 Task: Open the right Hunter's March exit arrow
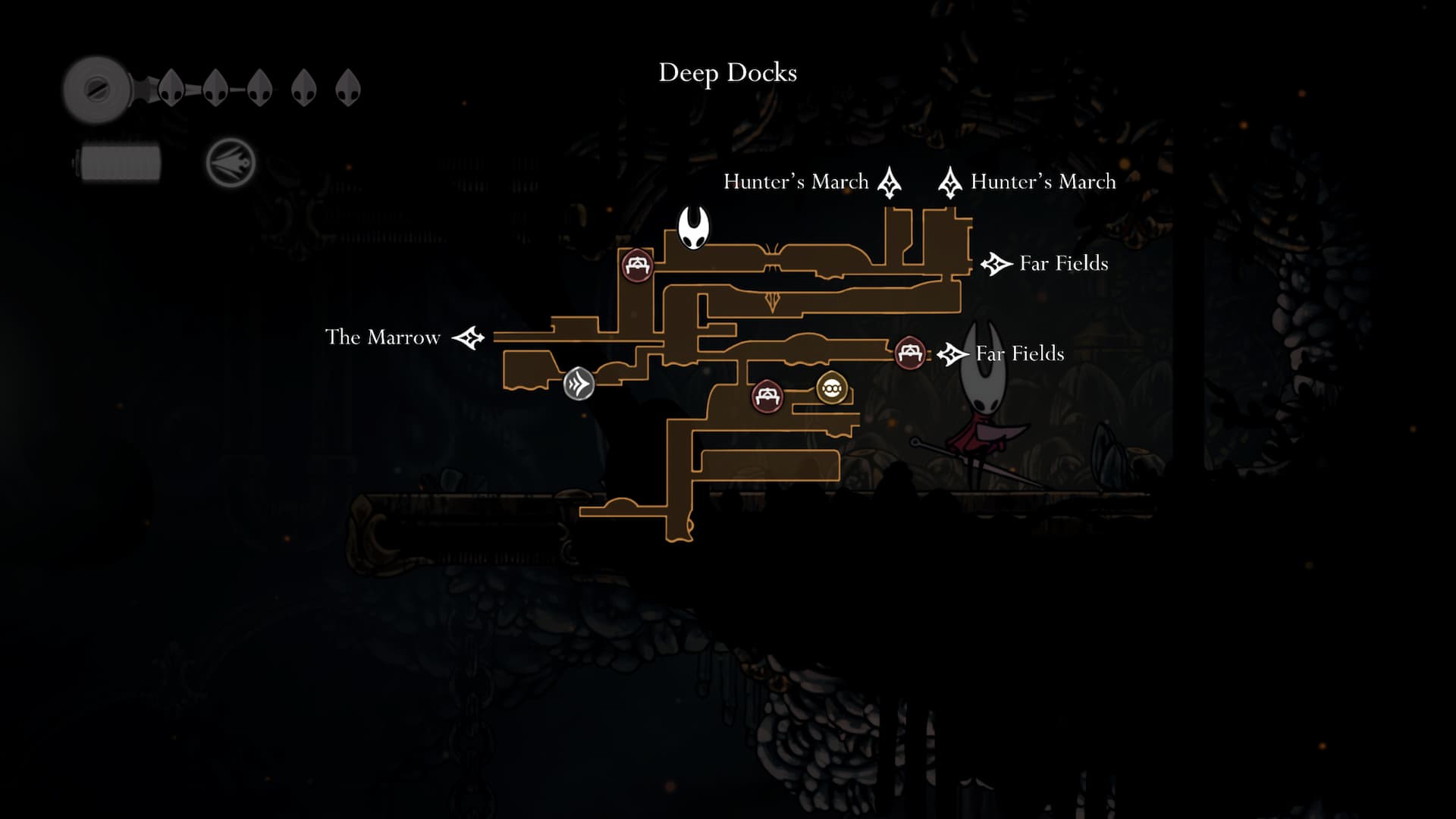click(x=950, y=182)
